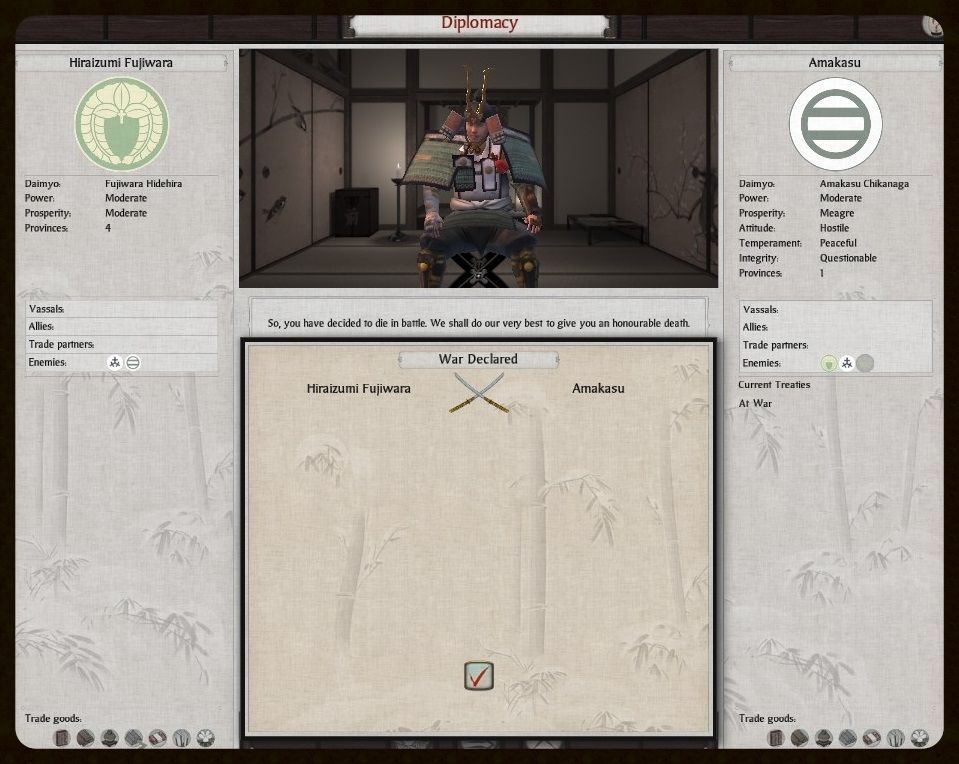Select the red-and-white roll icon in Amakasu's trade goods

coord(871,738)
